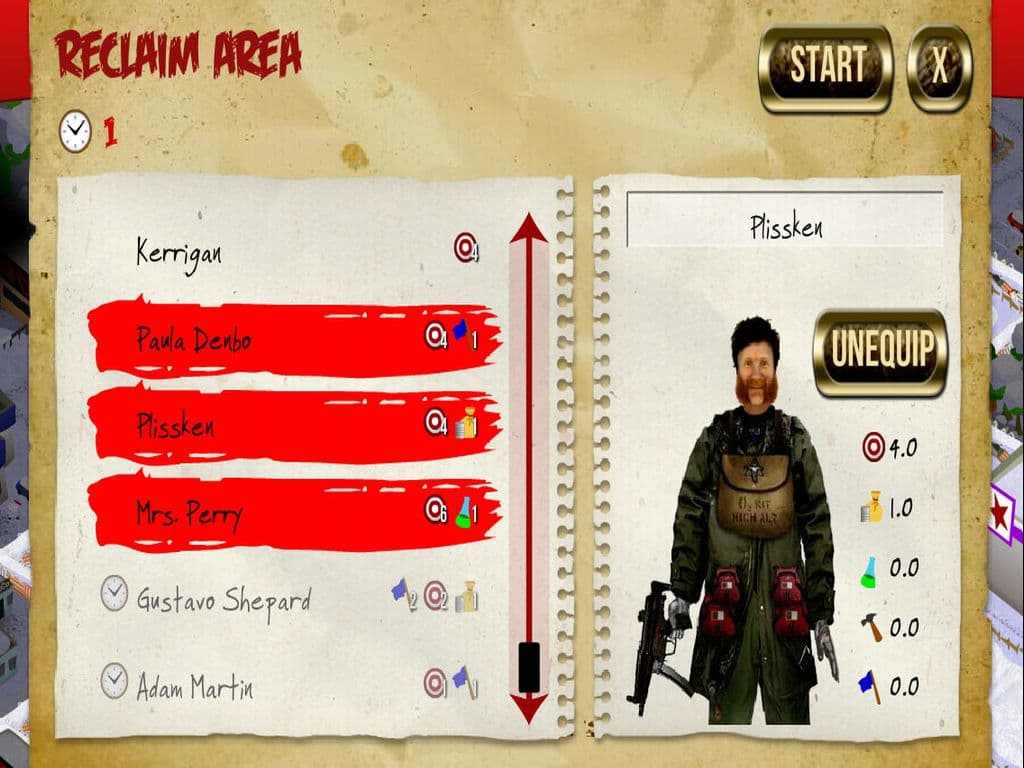Close the Reclaim Area screen
Viewport: 1024px width, 768px height.
[939, 68]
